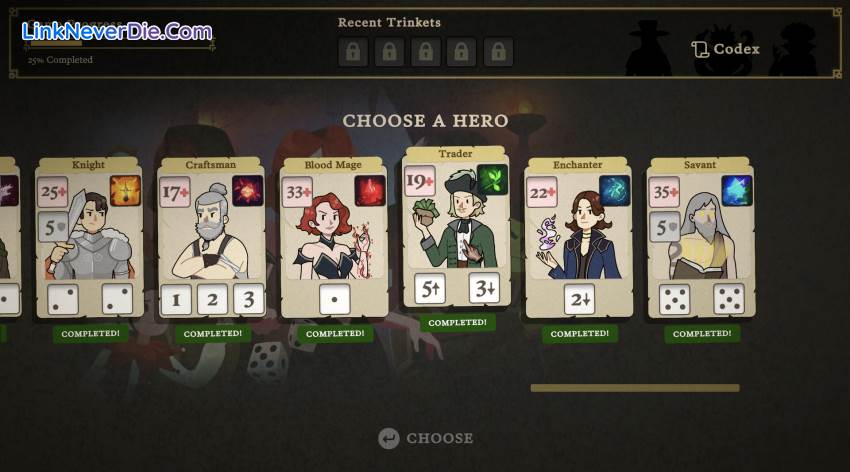
Task: Open the Codex
Action: tap(726, 49)
